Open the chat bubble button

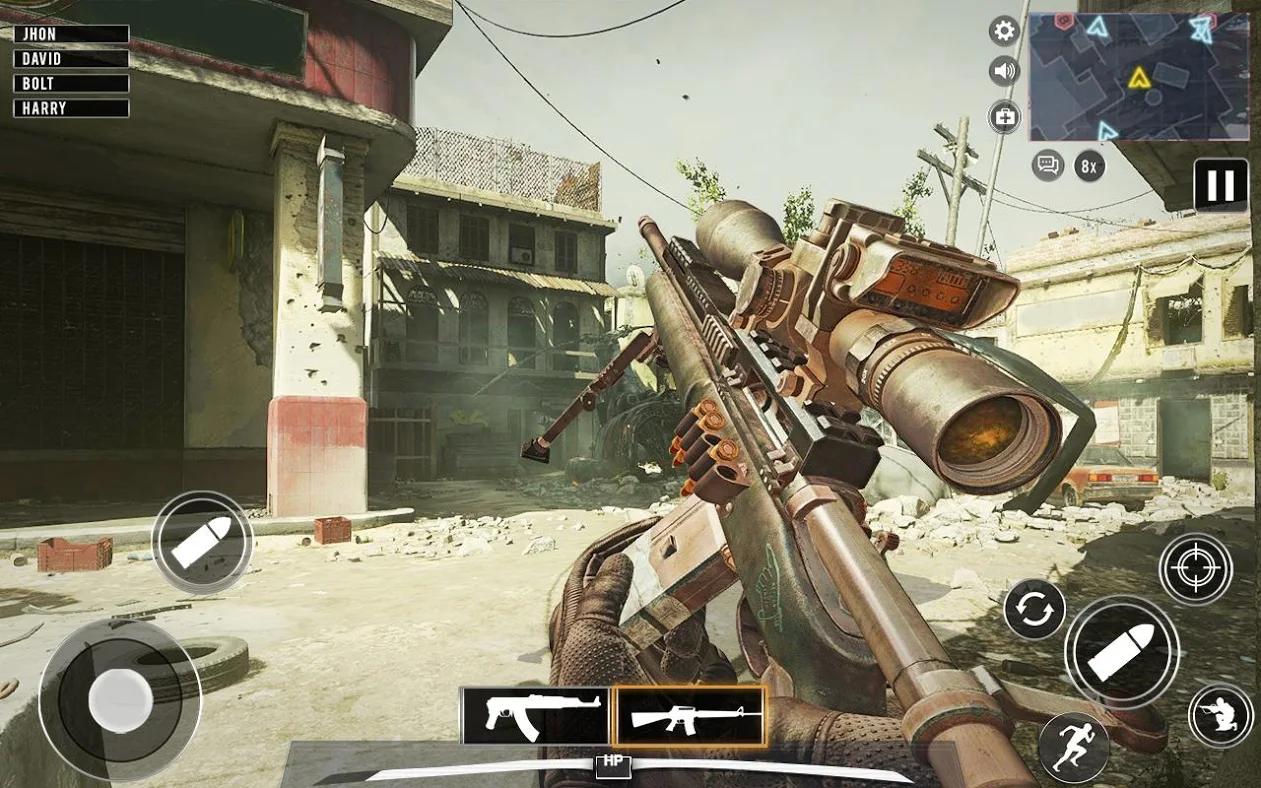tap(1047, 165)
